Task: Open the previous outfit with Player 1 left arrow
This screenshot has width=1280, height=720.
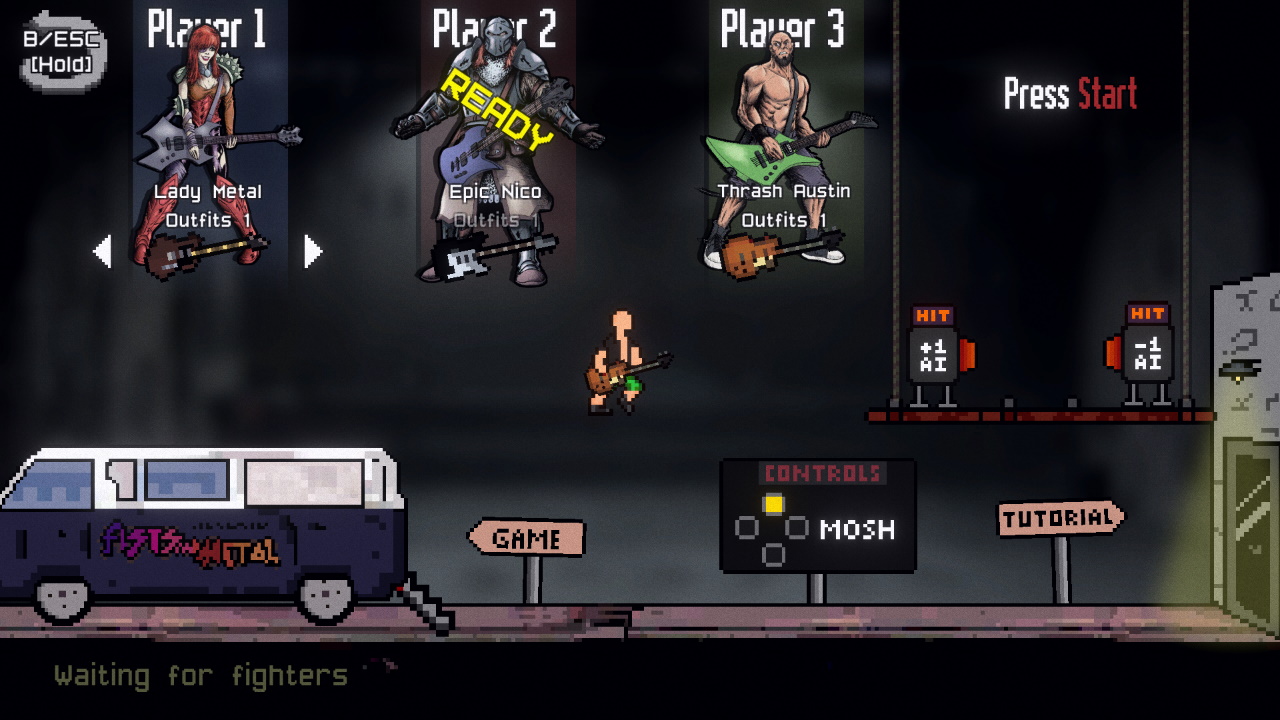Action: click(104, 253)
